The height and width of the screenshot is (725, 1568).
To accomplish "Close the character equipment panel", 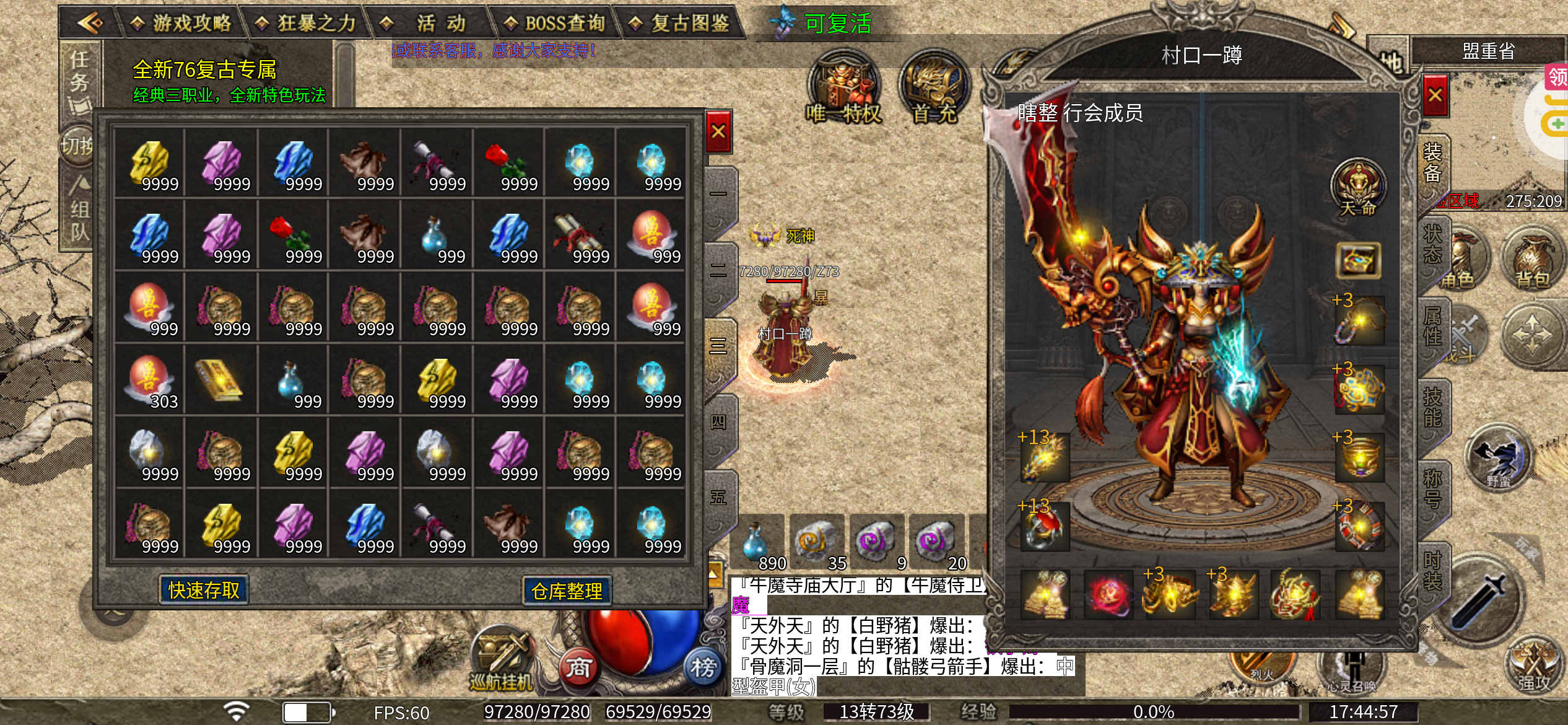I will pyautogui.click(x=1435, y=95).
